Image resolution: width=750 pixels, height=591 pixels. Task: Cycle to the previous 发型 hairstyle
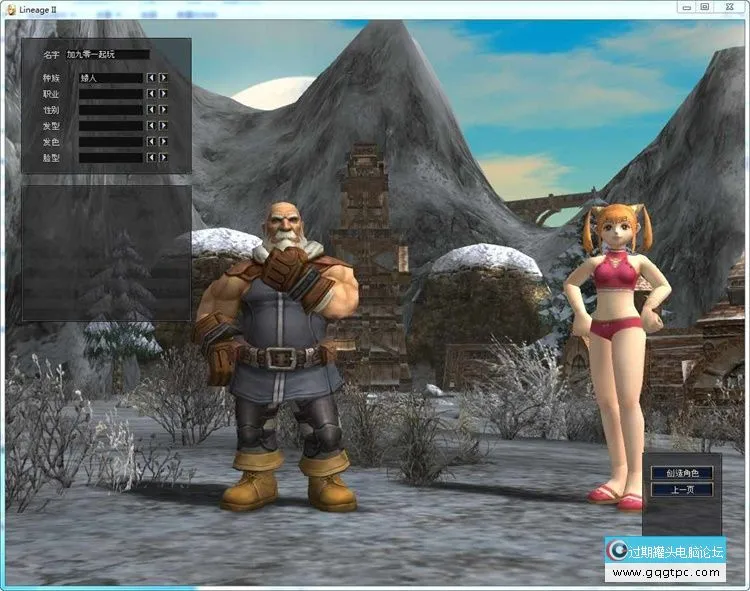151,126
